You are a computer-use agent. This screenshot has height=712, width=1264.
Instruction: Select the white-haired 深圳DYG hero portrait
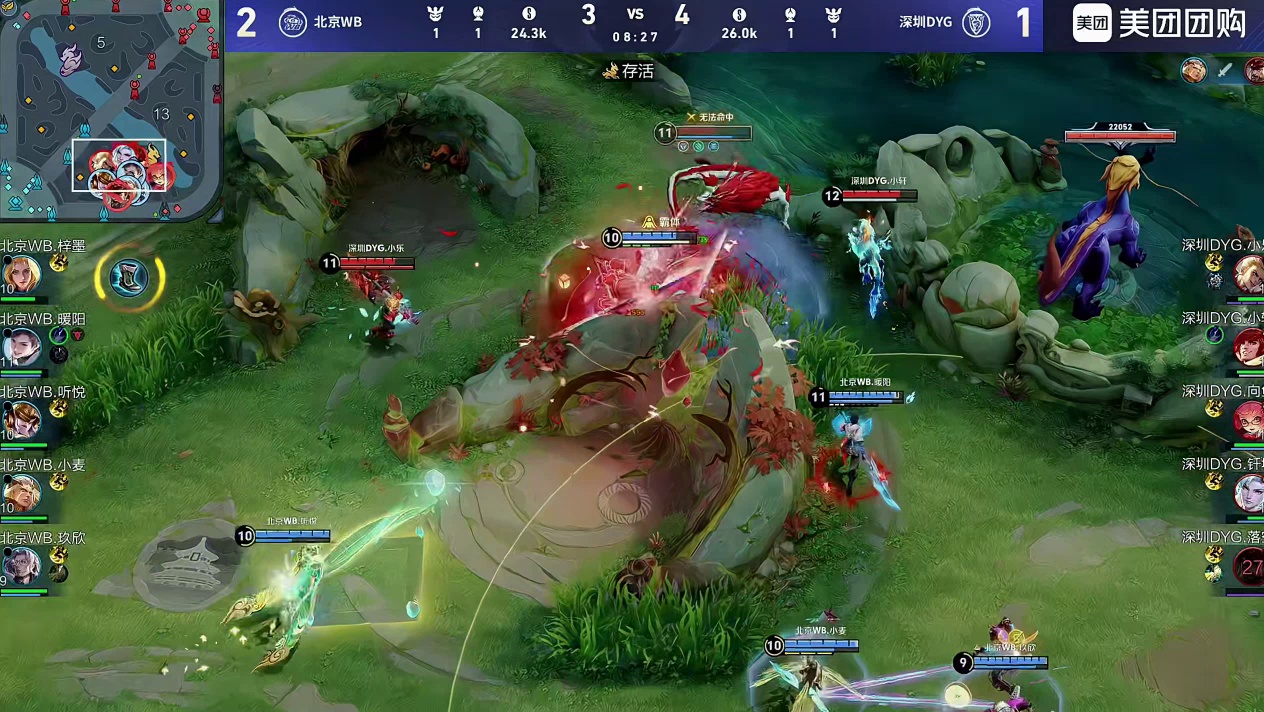pos(1249,493)
